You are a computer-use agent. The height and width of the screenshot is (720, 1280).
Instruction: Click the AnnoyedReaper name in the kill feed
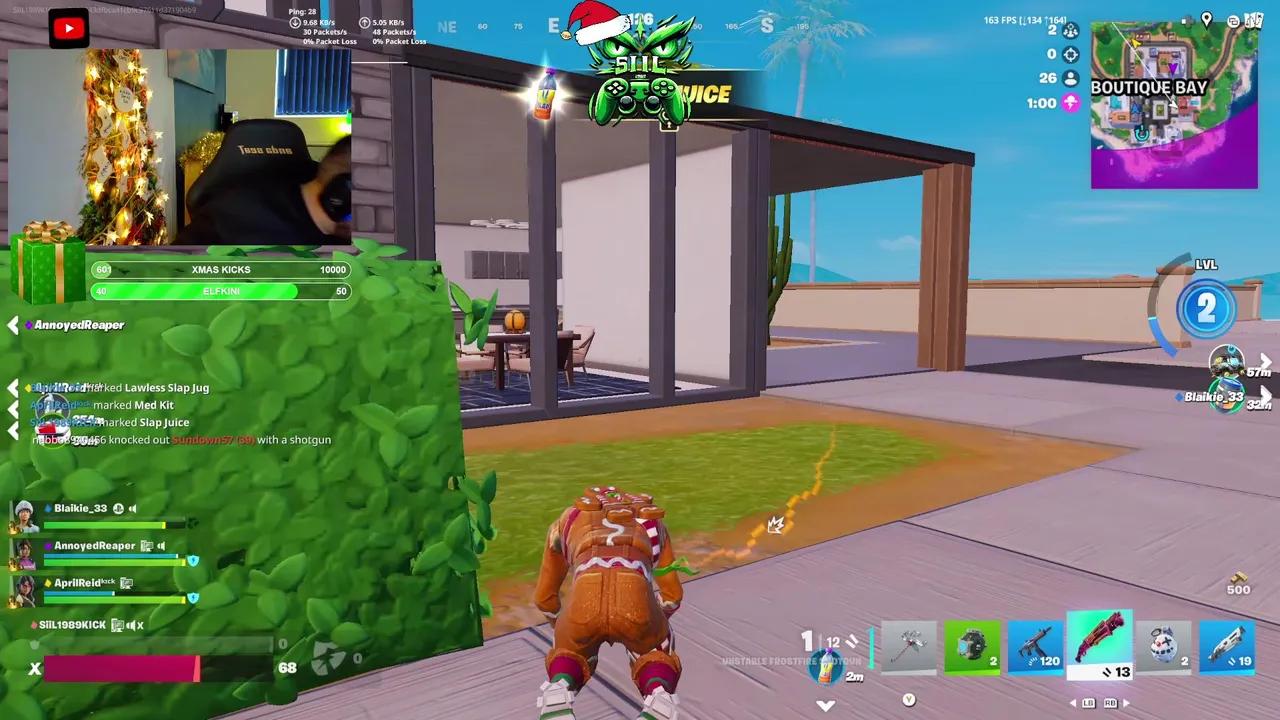point(79,324)
